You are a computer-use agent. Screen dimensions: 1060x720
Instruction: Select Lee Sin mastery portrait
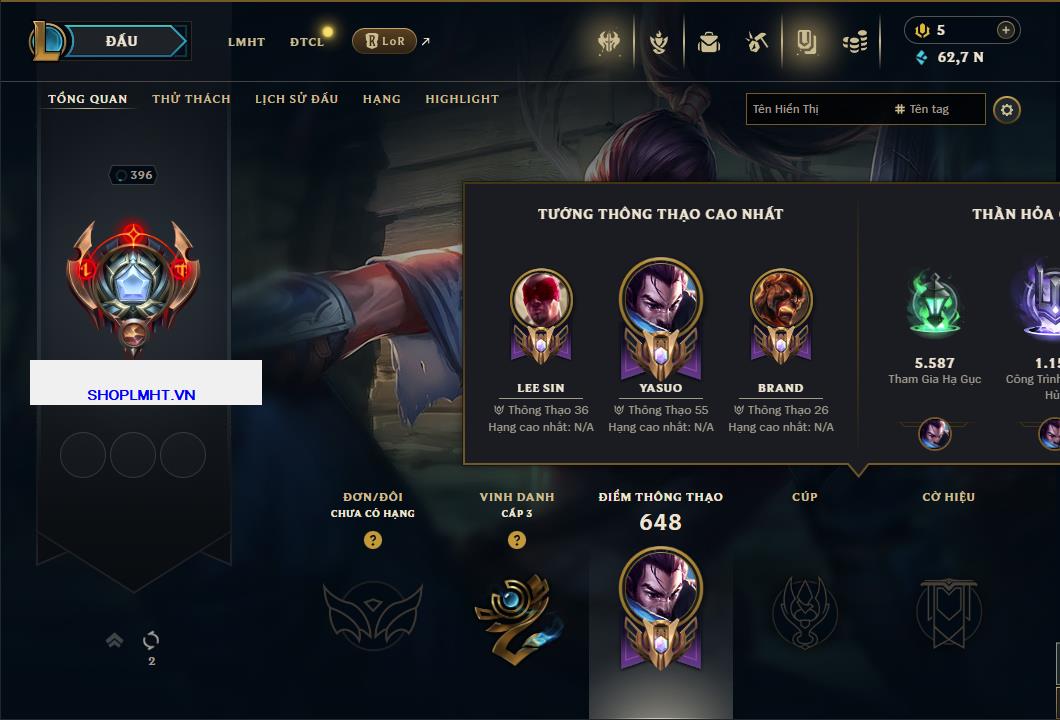pyautogui.click(x=541, y=300)
